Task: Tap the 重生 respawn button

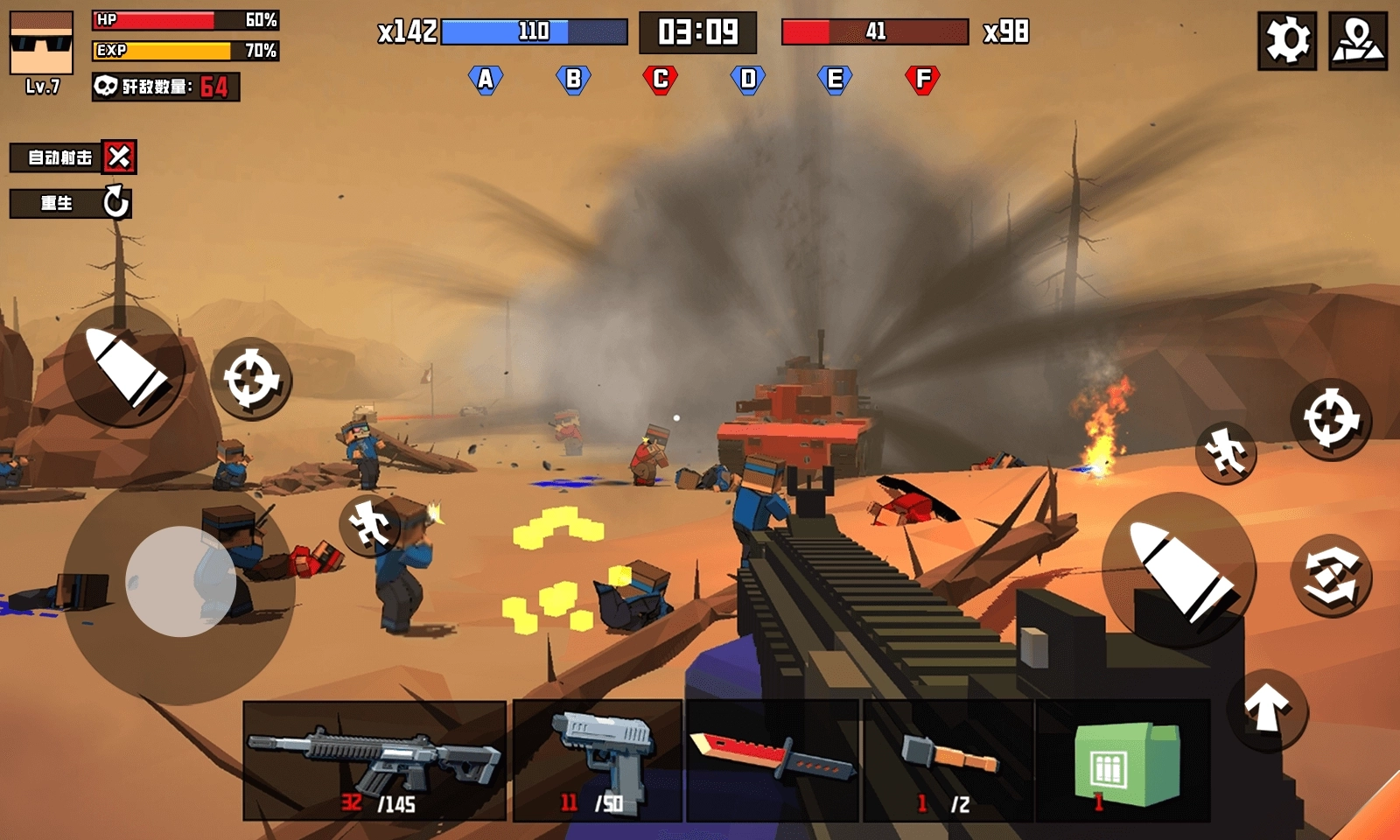Action: point(71,203)
